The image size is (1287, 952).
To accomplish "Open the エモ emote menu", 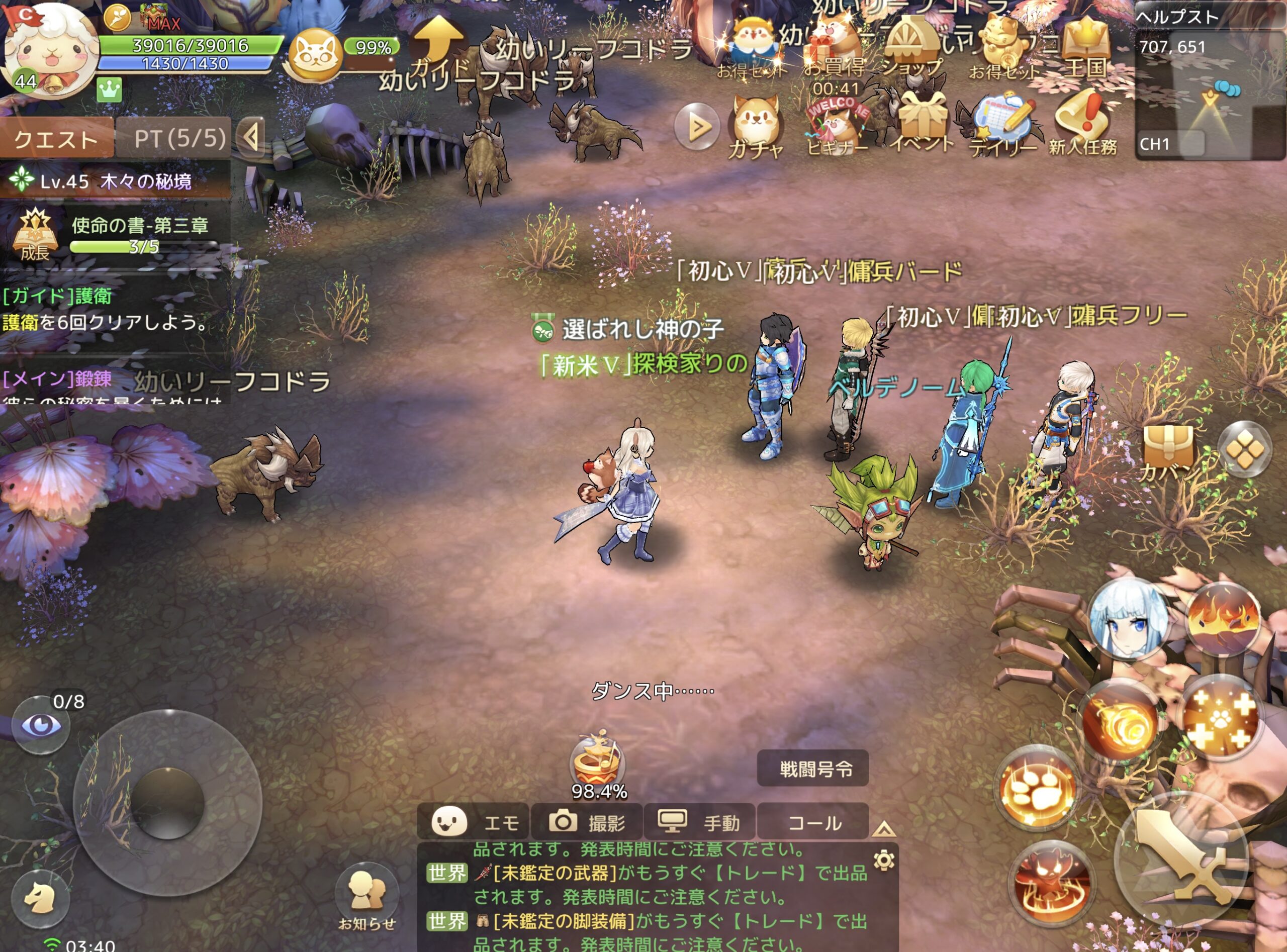I will [x=473, y=822].
